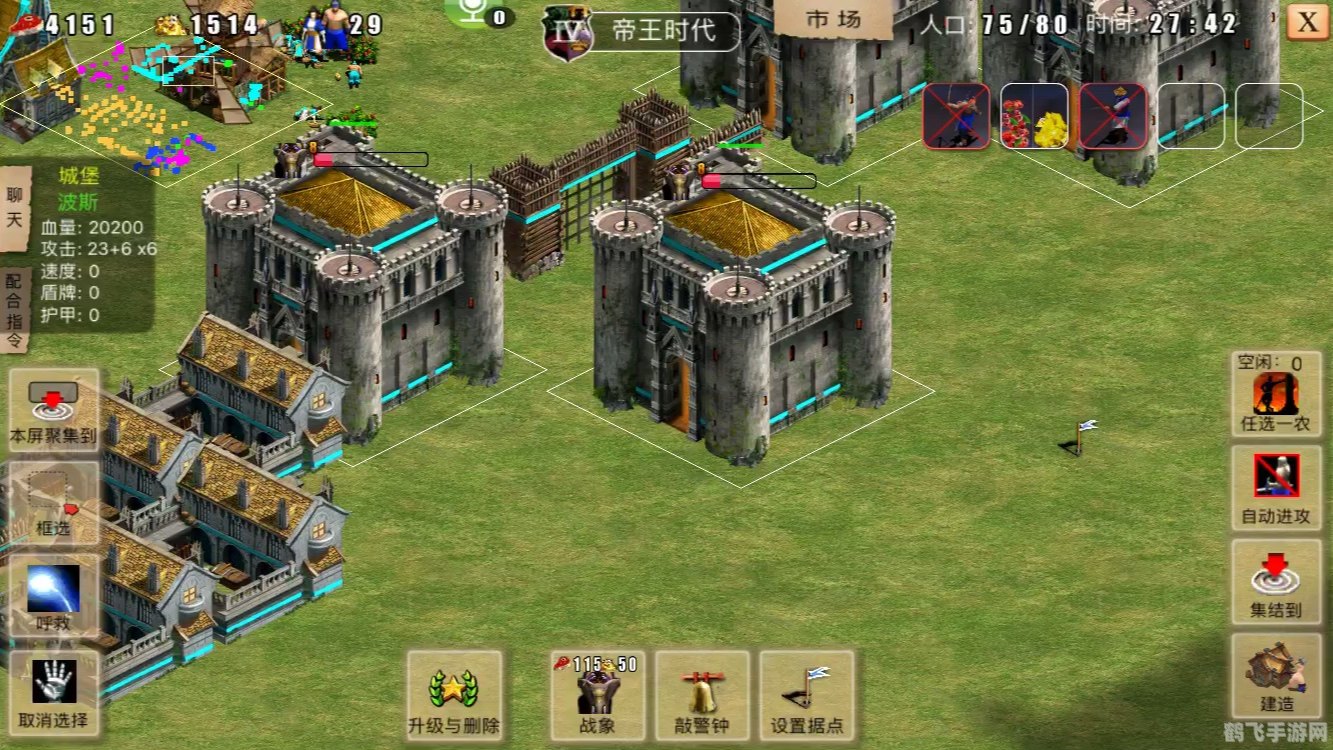Open the 市场 market tab
Screen dimensions: 1333x750
pos(833,20)
